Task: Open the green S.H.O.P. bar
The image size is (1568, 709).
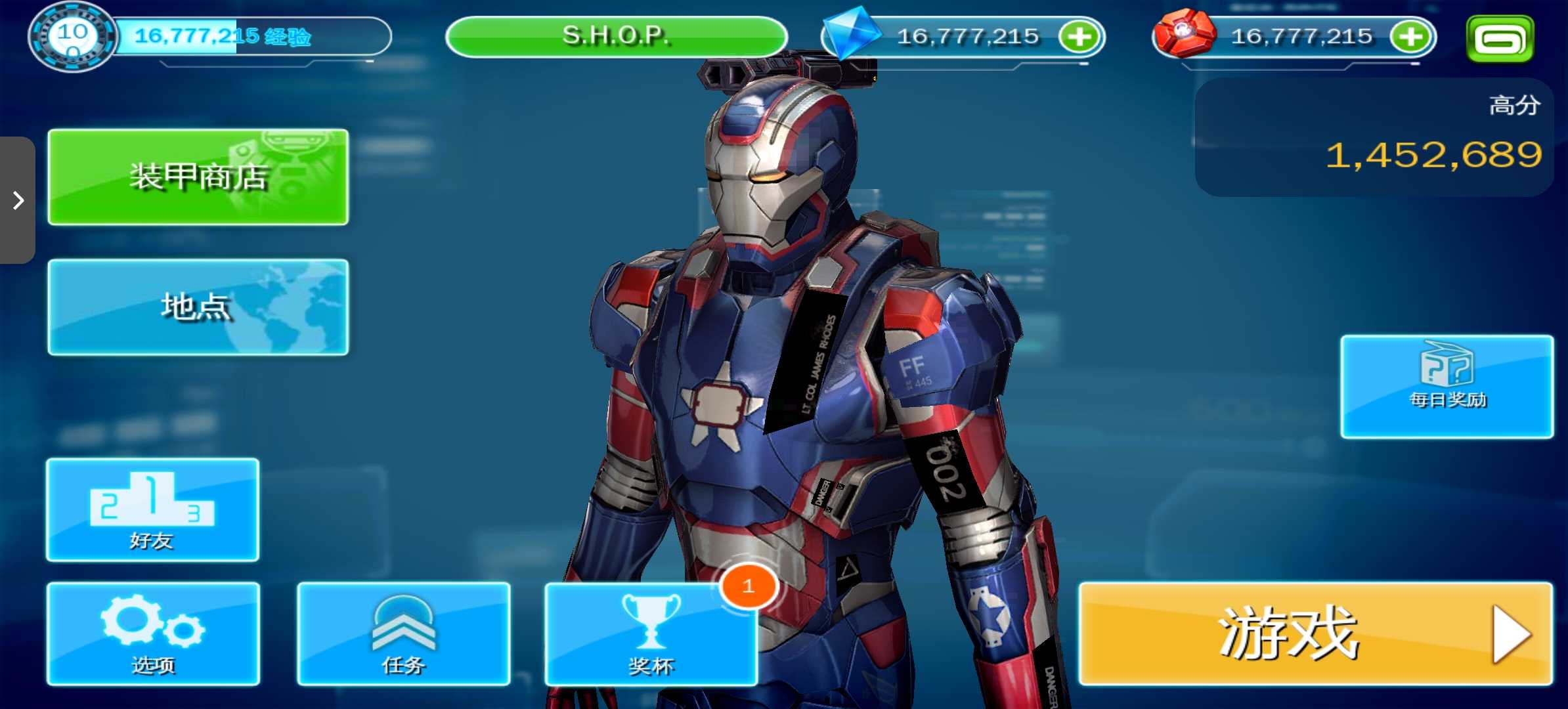Action: (616, 36)
